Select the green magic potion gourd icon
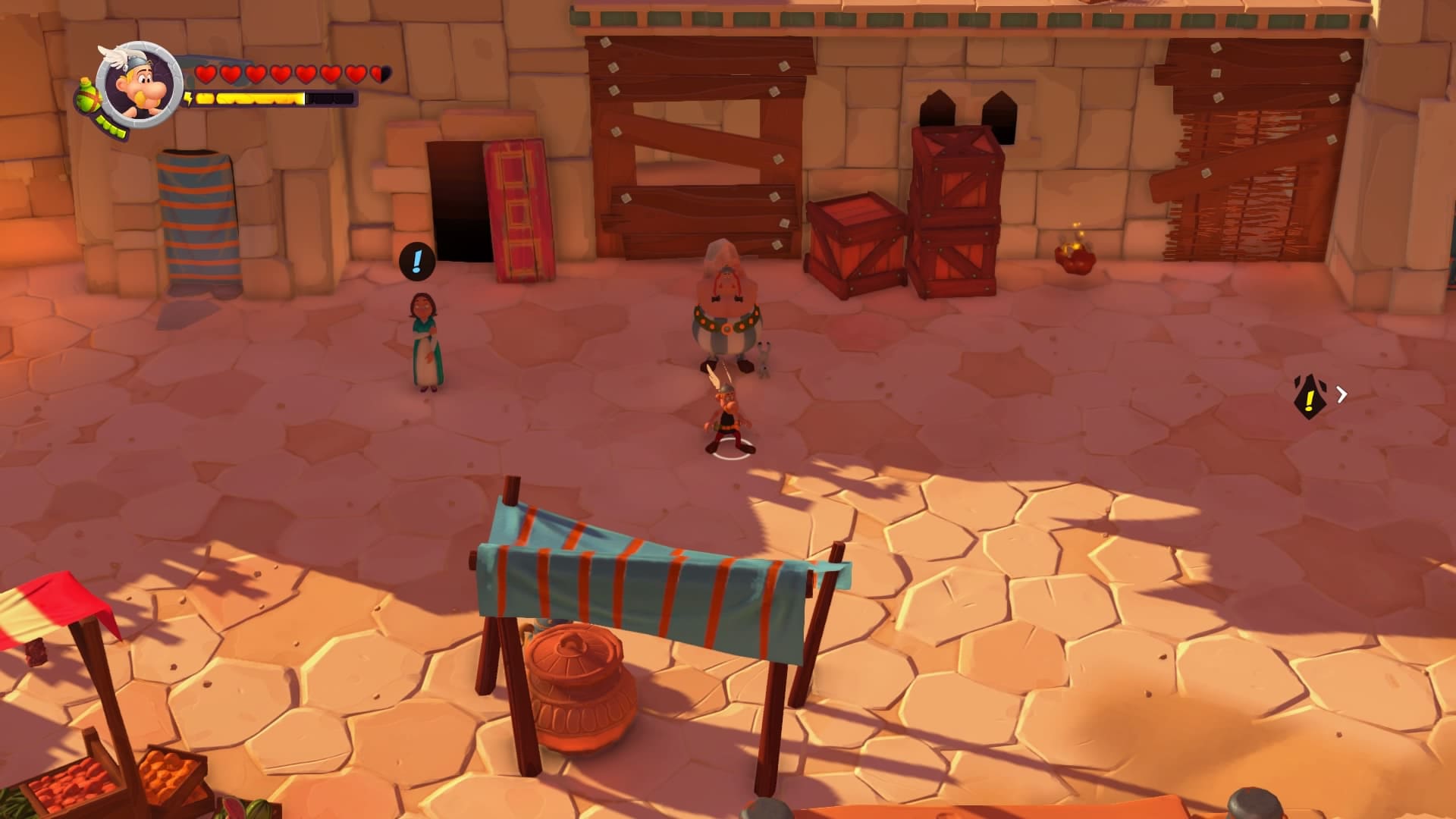Image resolution: width=1456 pixels, height=819 pixels. pyautogui.click(x=87, y=96)
